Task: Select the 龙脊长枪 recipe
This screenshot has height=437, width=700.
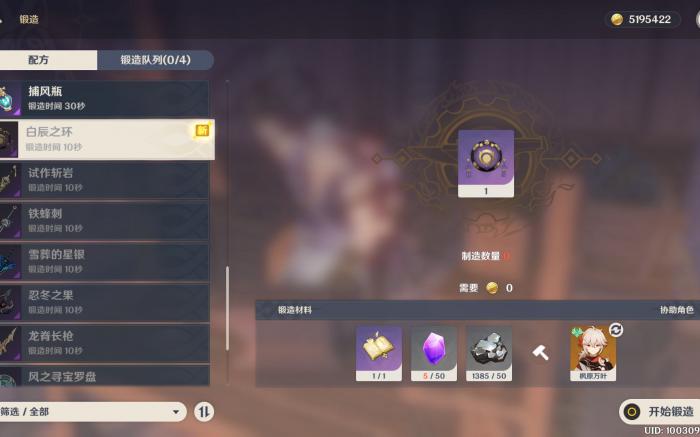Action: click(x=105, y=344)
